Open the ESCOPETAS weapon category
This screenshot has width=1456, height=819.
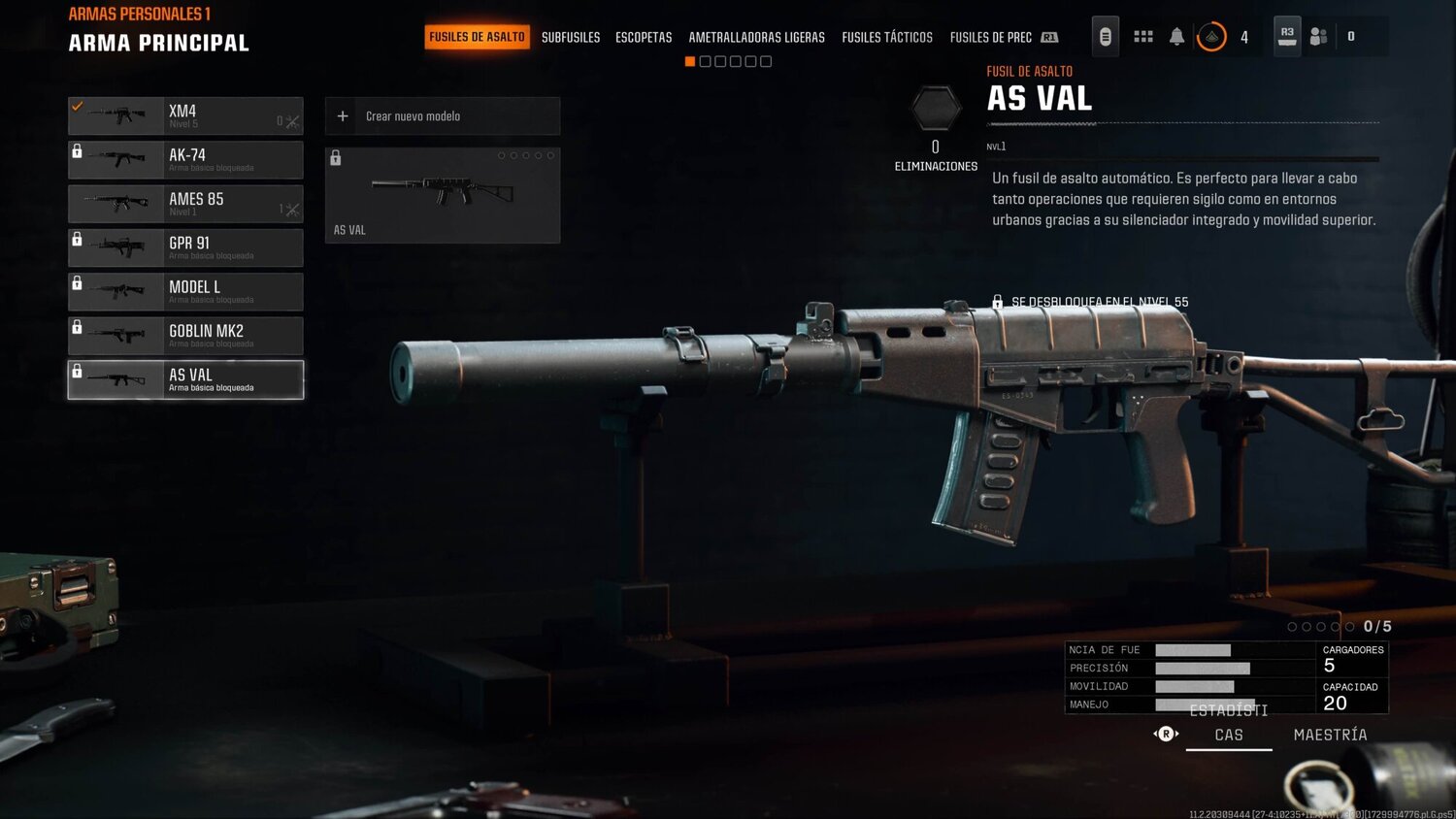643,38
